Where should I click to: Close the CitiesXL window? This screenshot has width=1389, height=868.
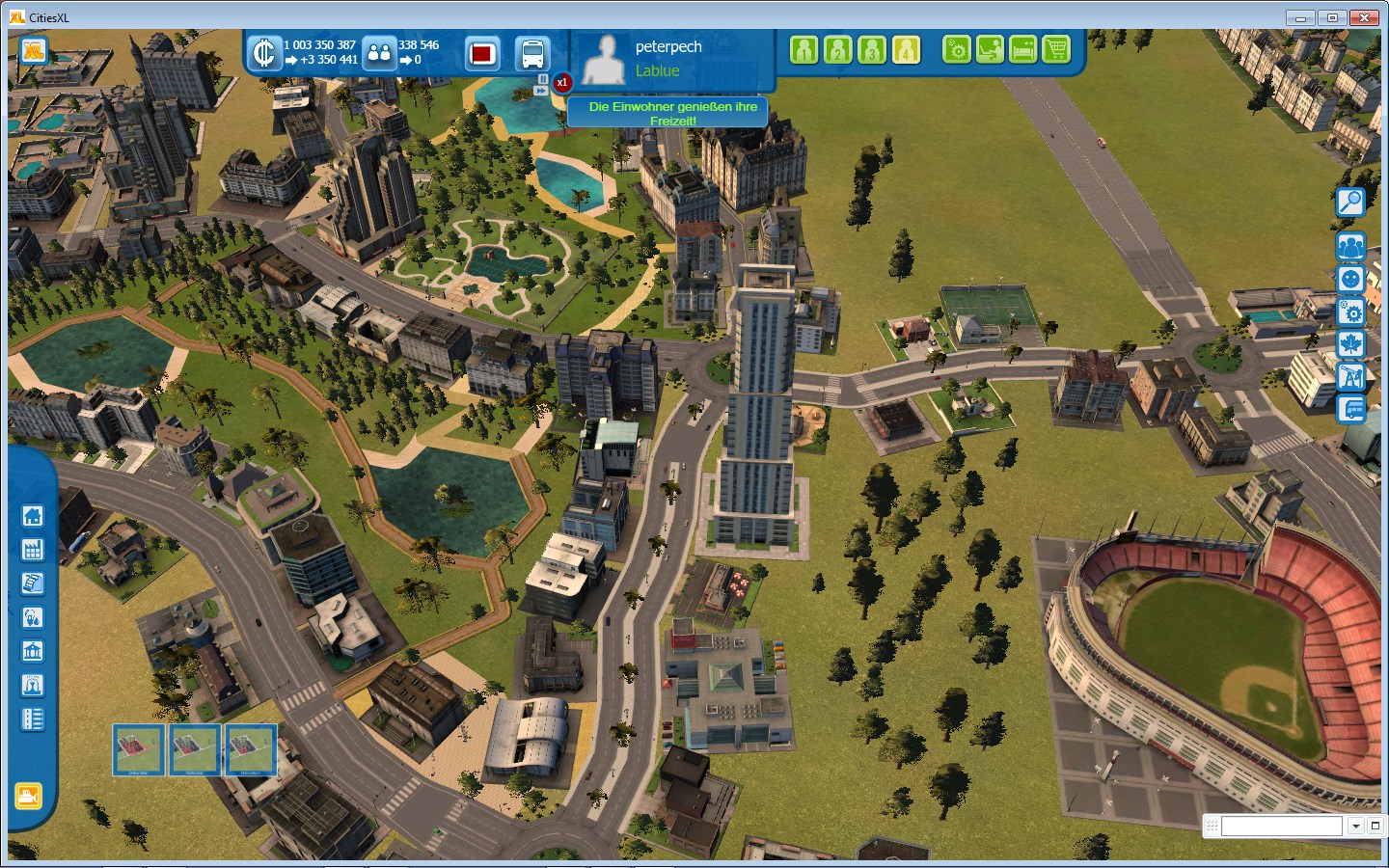[1364, 17]
